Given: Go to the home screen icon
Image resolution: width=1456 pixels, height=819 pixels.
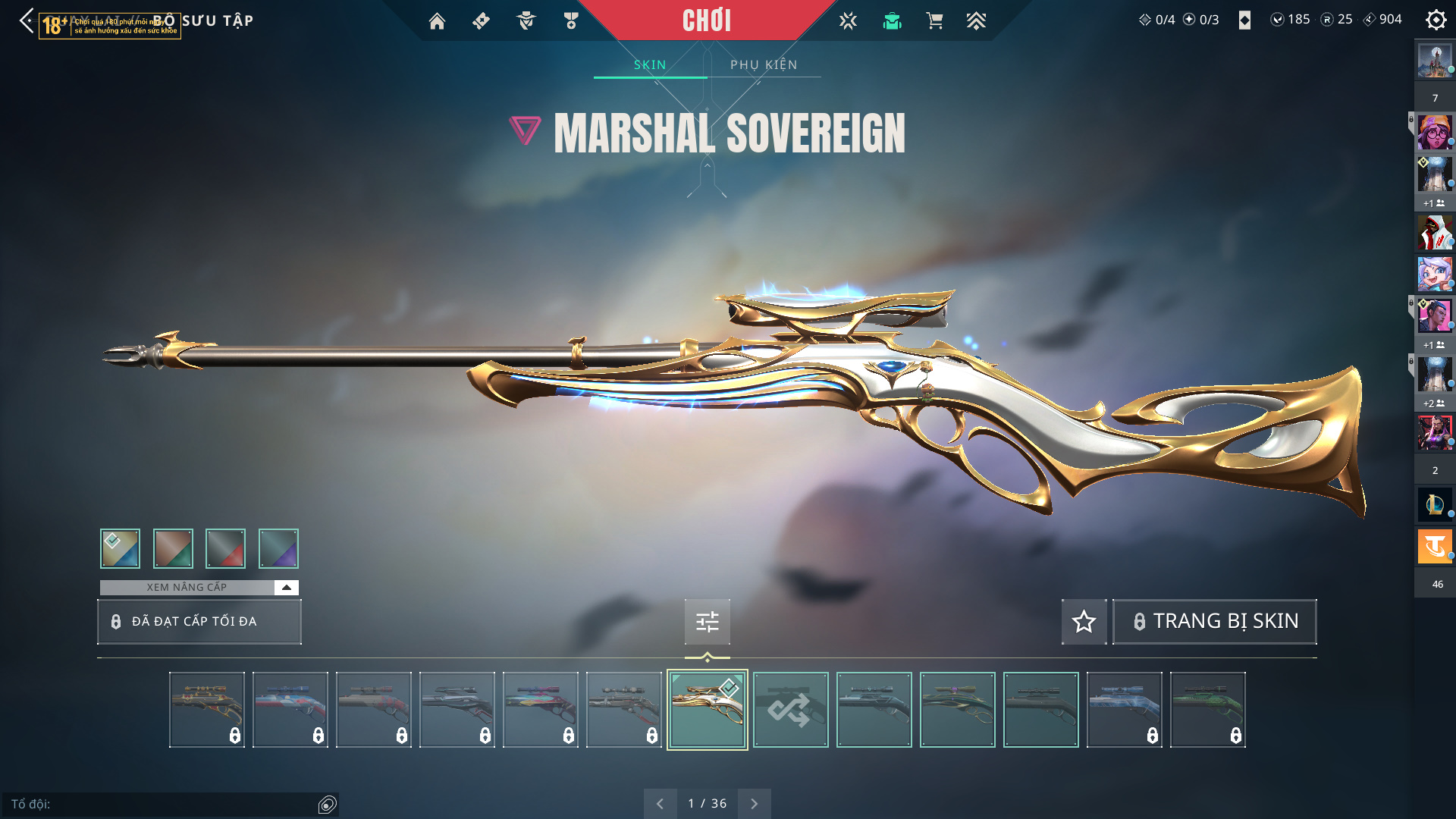Looking at the screenshot, I should (x=437, y=21).
